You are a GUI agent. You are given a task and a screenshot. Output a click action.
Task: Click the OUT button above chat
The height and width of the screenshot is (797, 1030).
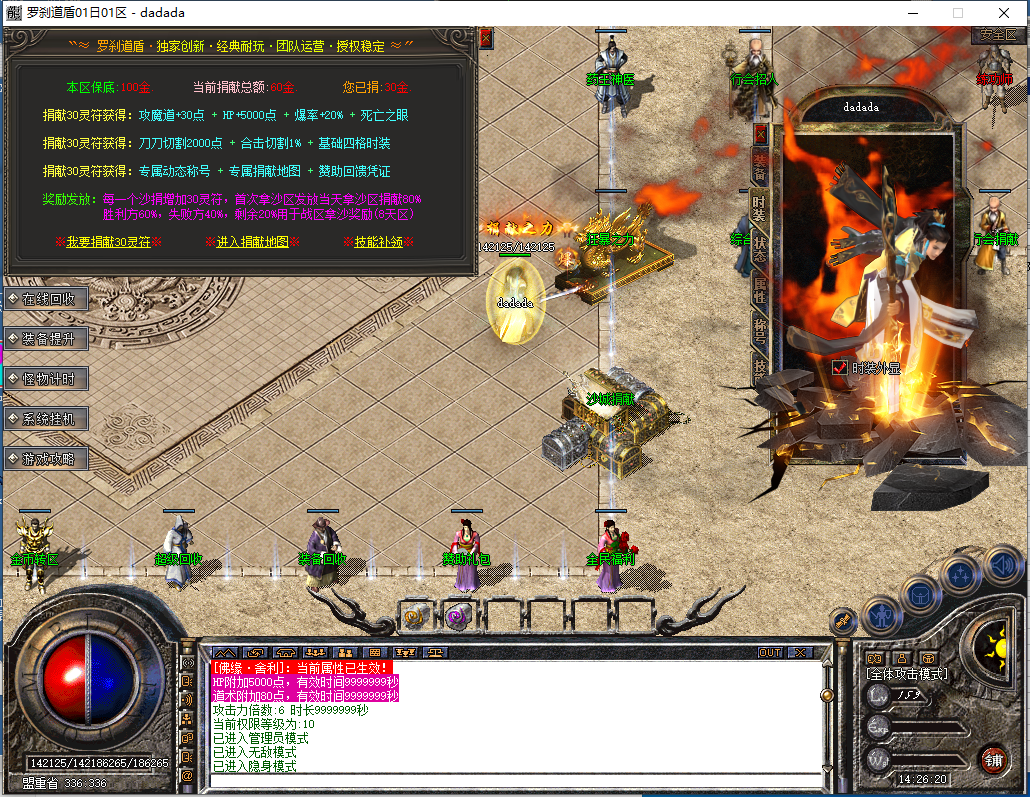770,652
